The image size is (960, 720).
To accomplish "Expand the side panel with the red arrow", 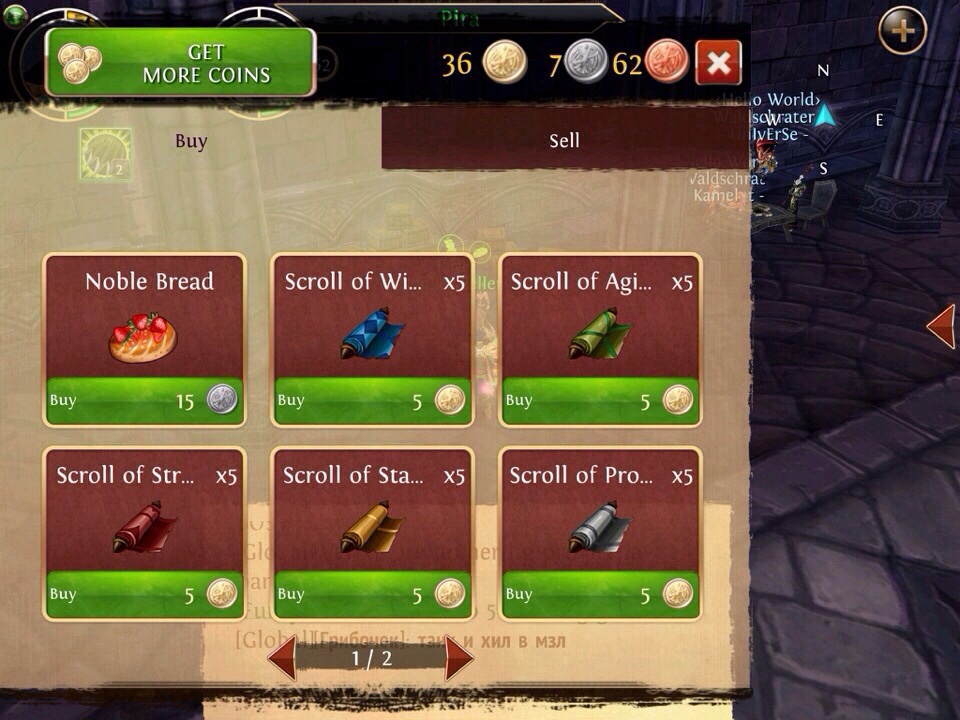I will tap(941, 327).
